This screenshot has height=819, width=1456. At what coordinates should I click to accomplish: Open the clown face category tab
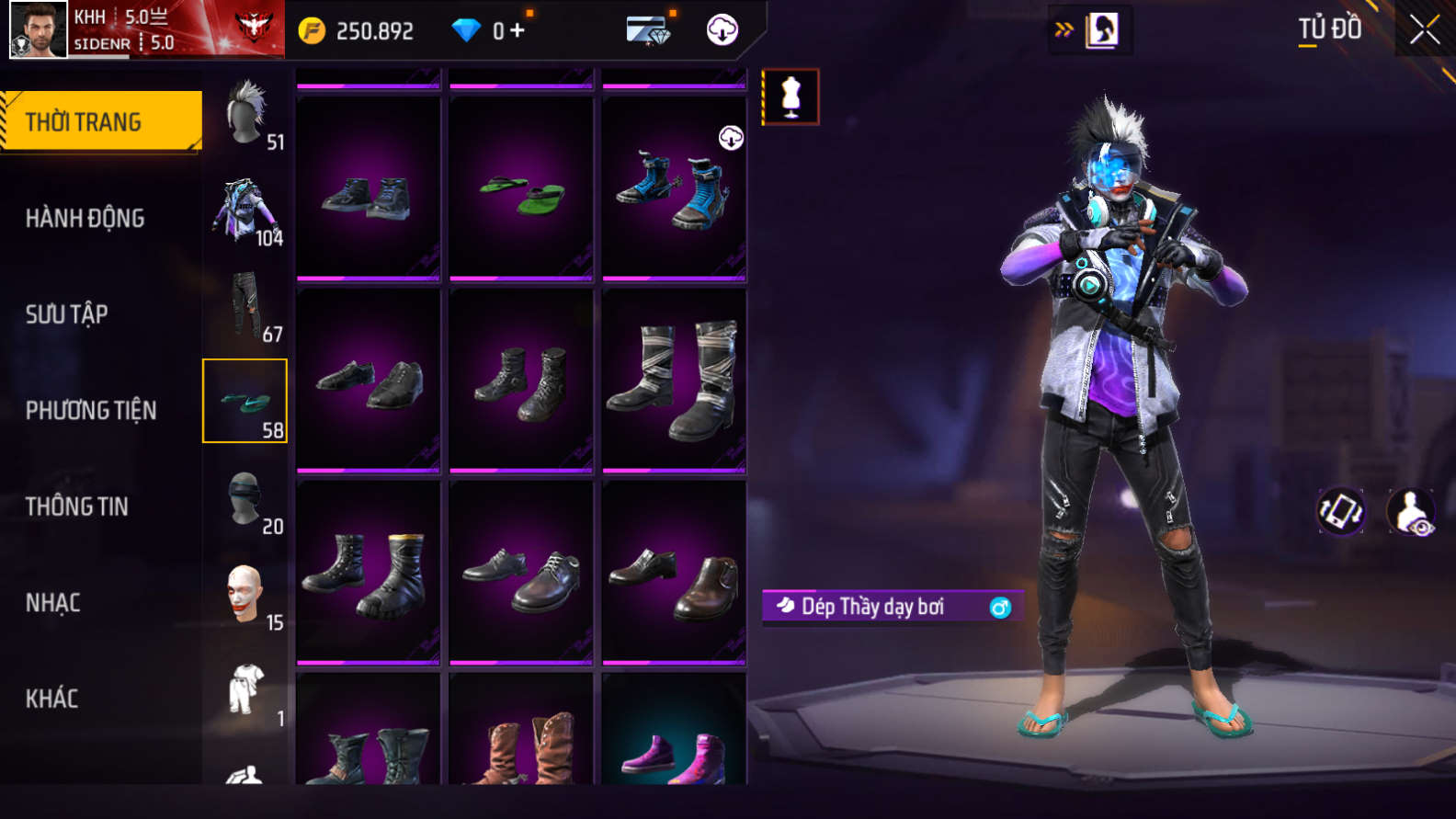click(x=245, y=596)
